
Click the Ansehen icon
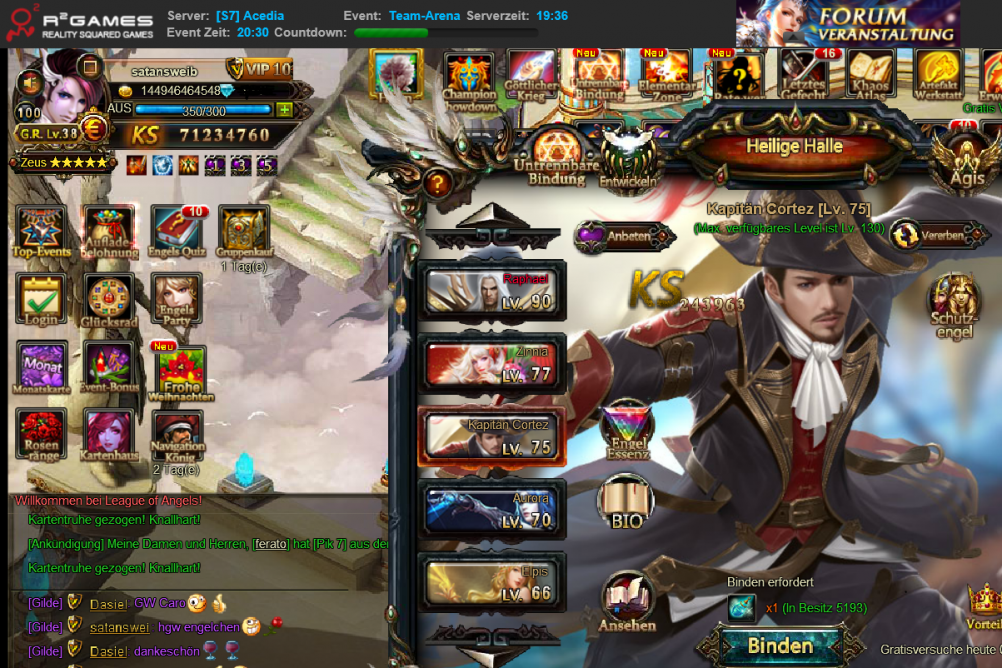[x=627, y=602]
